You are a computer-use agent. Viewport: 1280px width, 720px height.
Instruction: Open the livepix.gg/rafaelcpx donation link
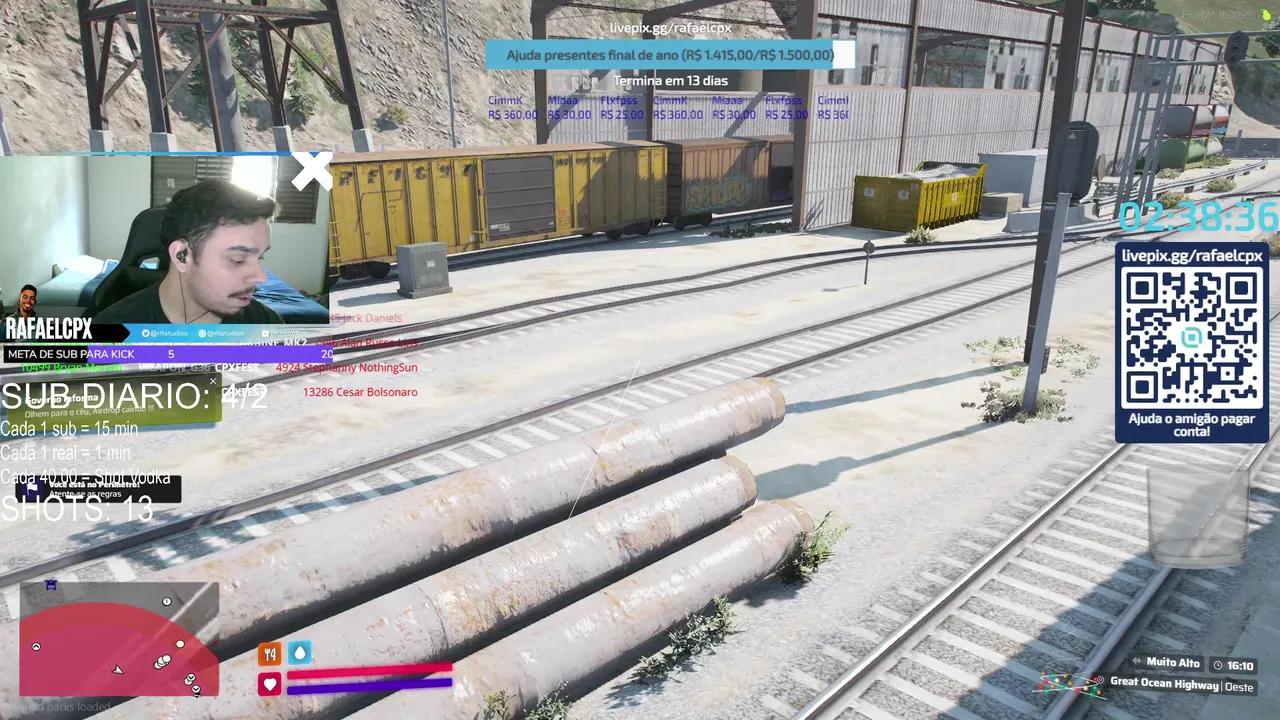coord(670,30)
